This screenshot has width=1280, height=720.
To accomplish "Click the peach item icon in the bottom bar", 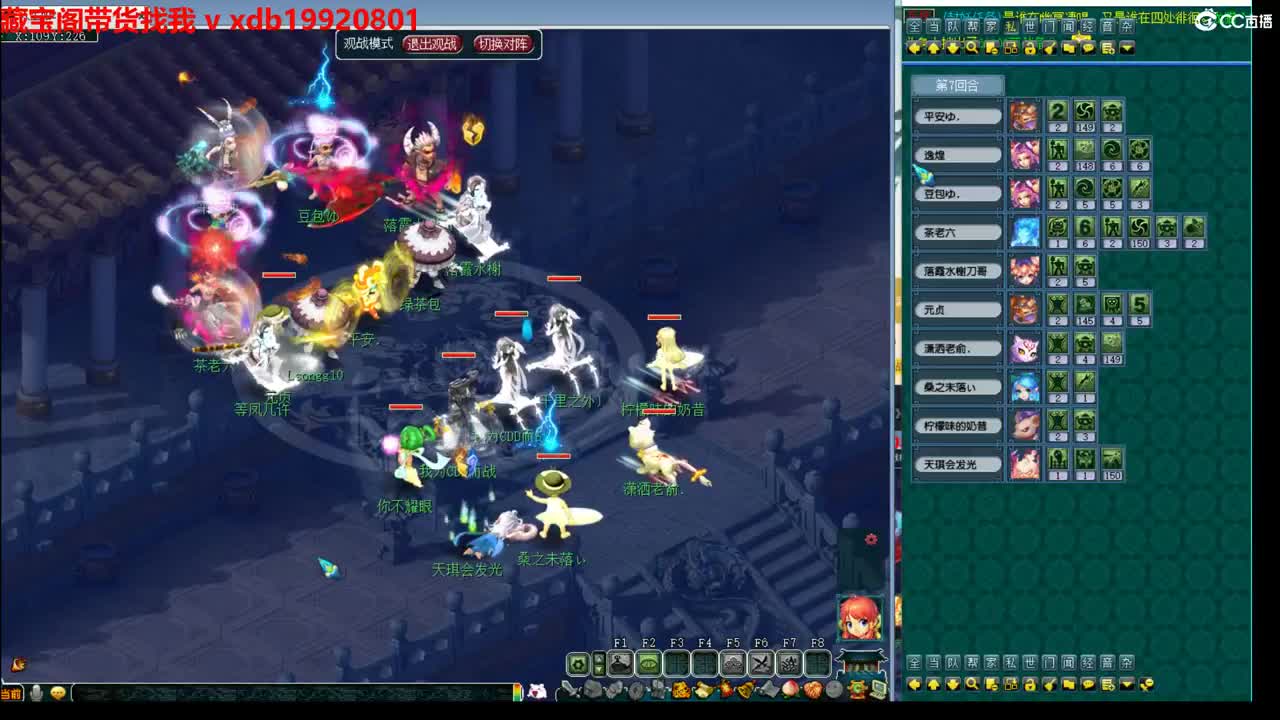I will [x=789, y=688].
